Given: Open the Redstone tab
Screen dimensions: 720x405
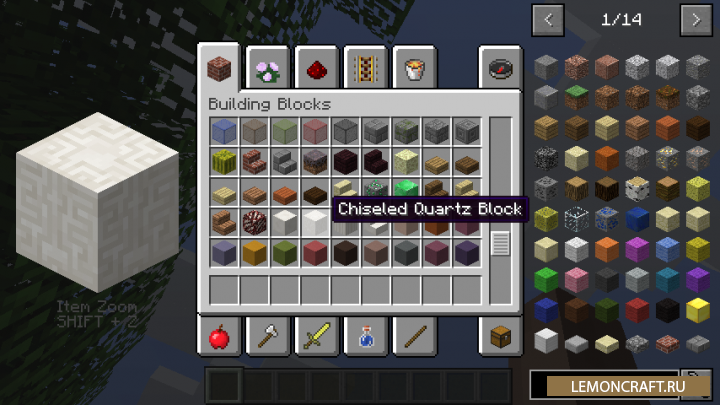Looking at the screenshot, I should coord(316,69).
